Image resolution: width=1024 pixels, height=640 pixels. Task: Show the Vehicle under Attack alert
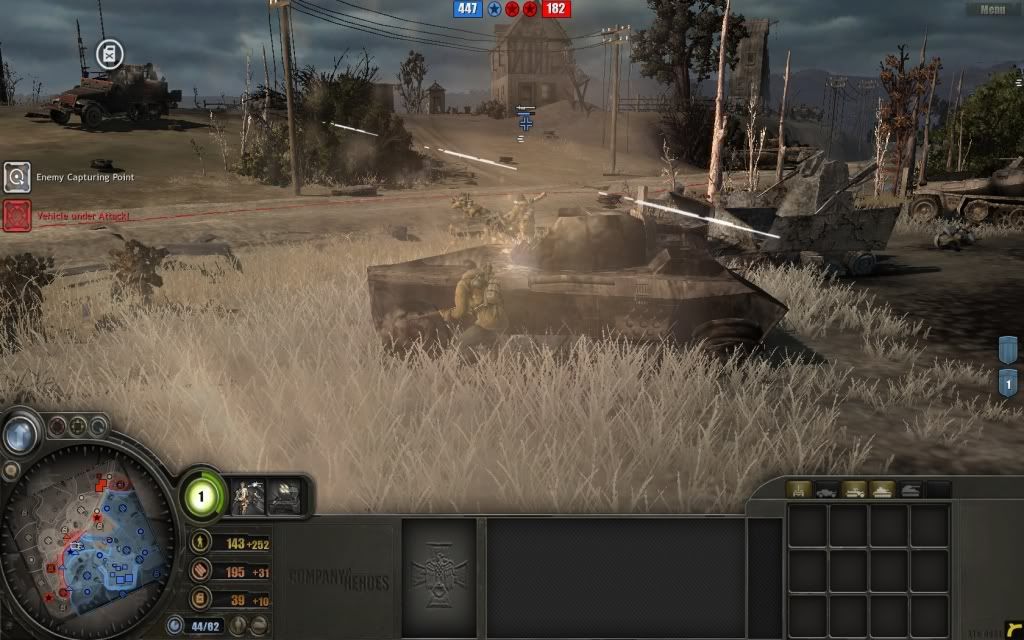click(x=17, y=215)
